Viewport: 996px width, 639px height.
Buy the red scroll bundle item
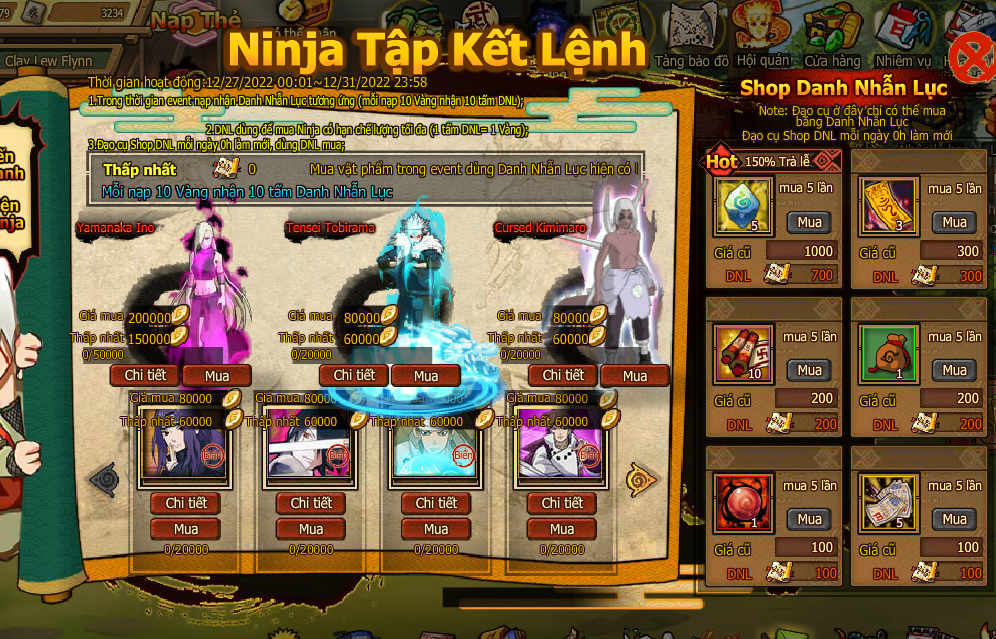(809, 370)
